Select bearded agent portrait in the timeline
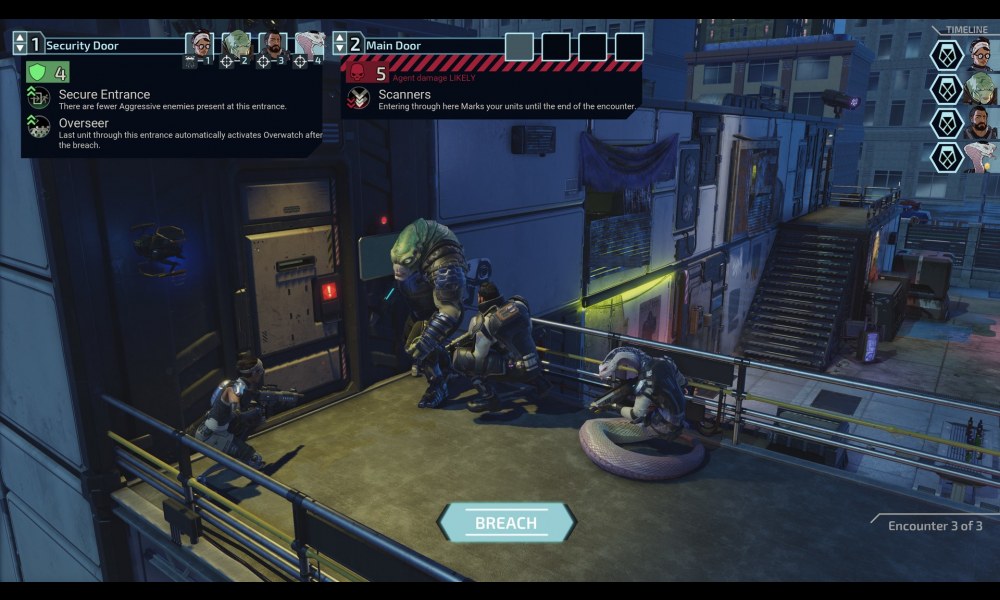 pyautogui.click(x=981, y=124)
